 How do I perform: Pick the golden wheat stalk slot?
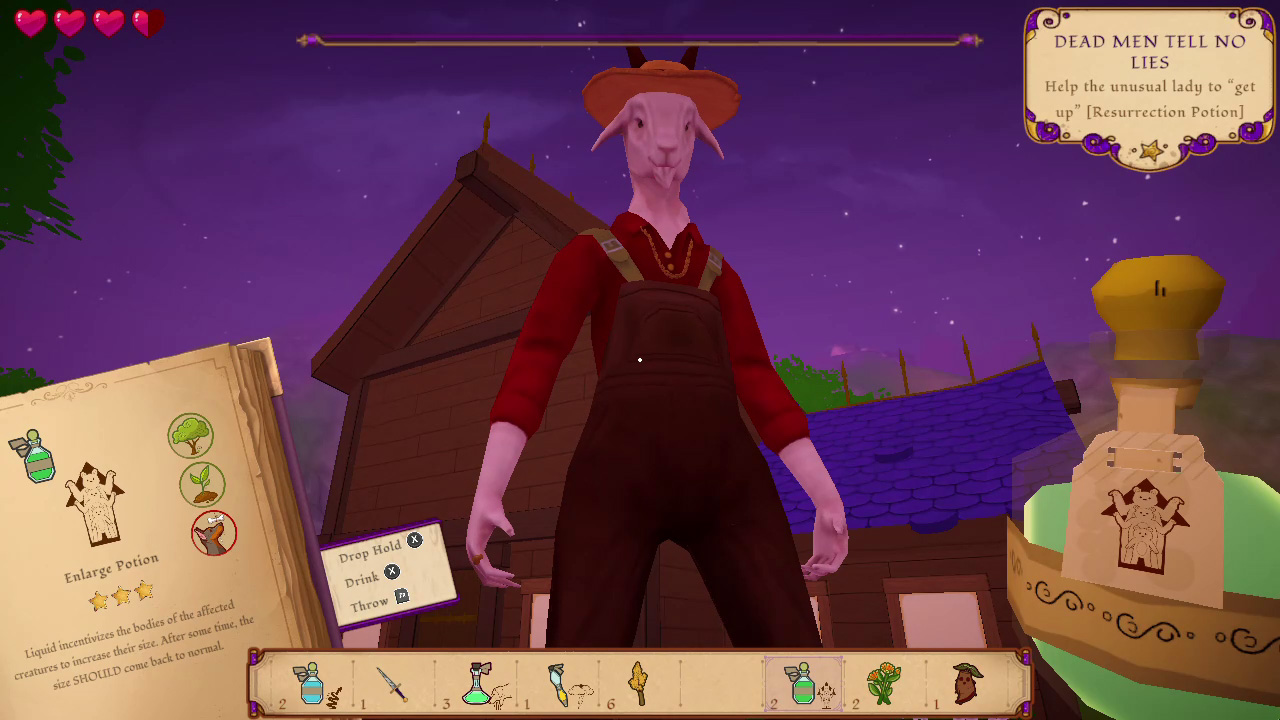click(639, 685)
